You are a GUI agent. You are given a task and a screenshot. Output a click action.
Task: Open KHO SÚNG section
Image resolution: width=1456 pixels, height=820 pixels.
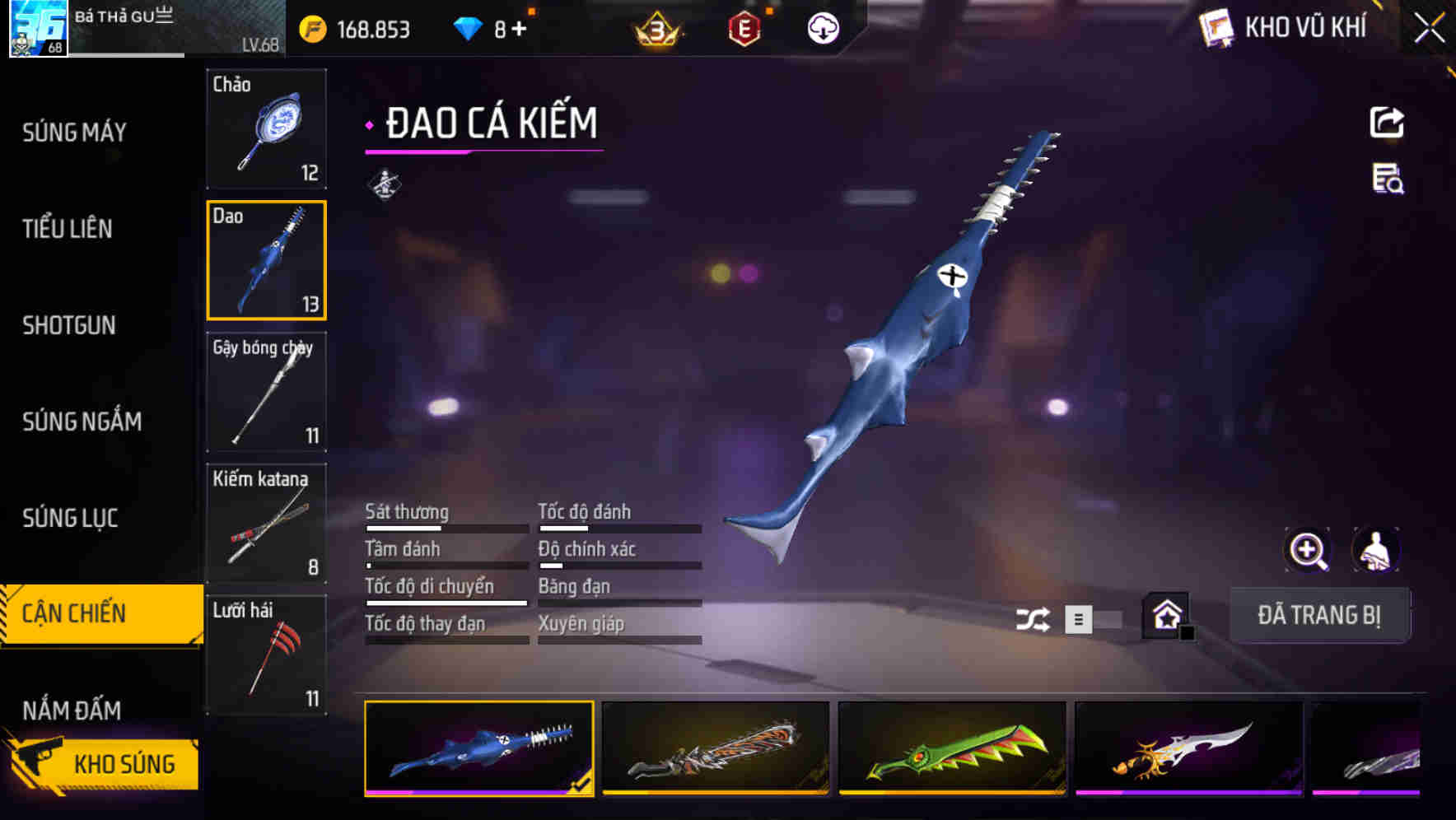pyautogui.click(x=123, y=762)
